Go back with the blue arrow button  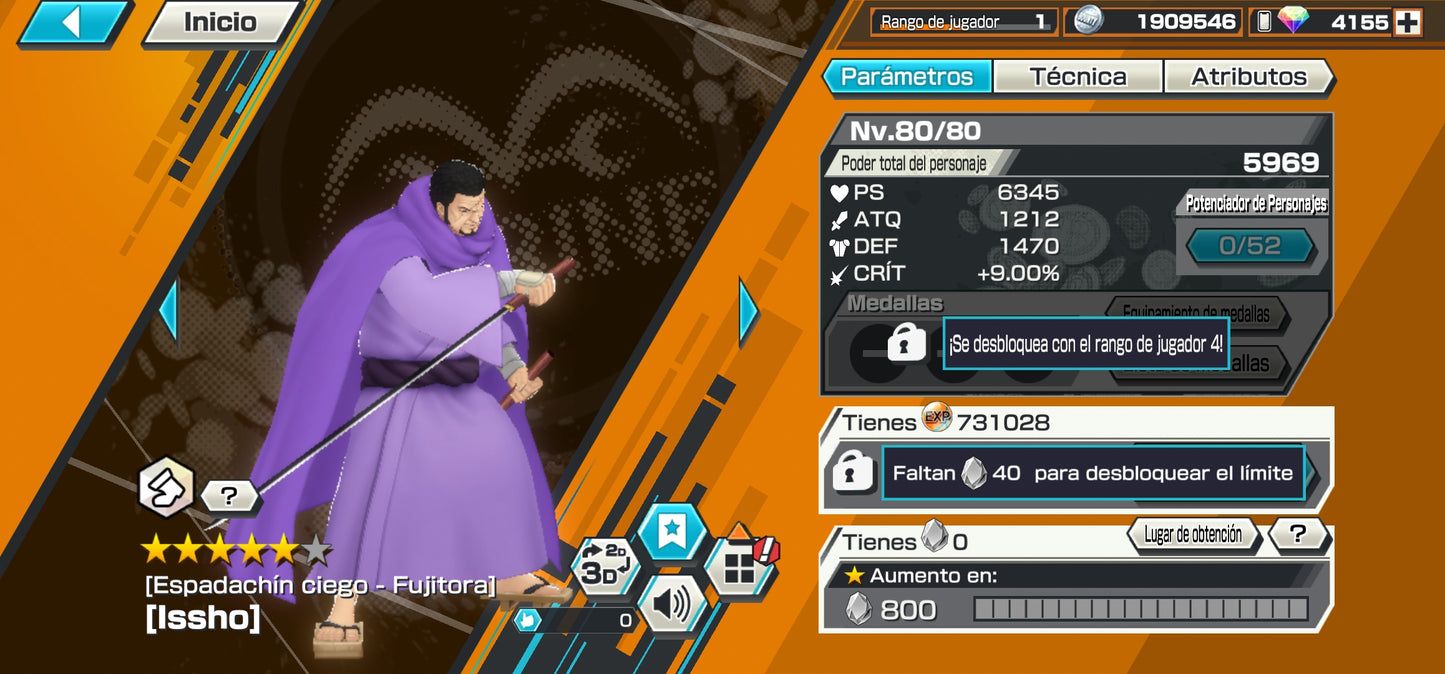tap(72, 22)
